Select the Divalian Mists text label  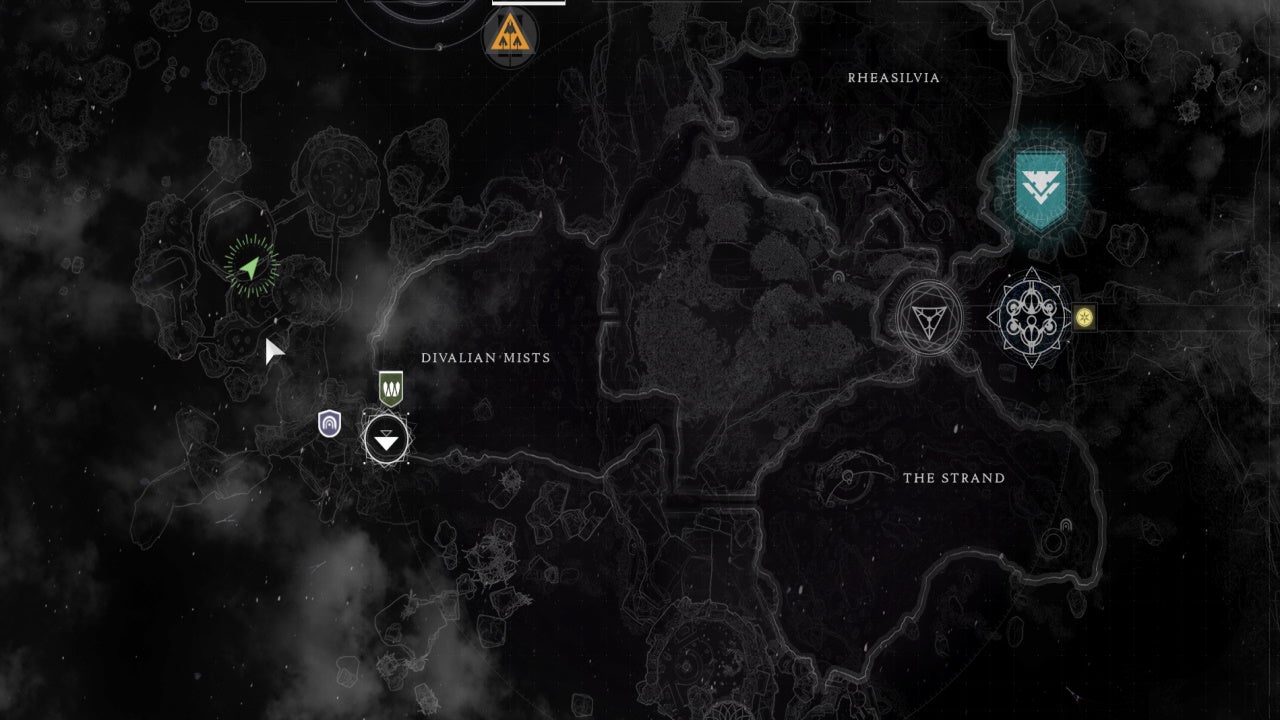pyautogui.click(x=486, y=357)
